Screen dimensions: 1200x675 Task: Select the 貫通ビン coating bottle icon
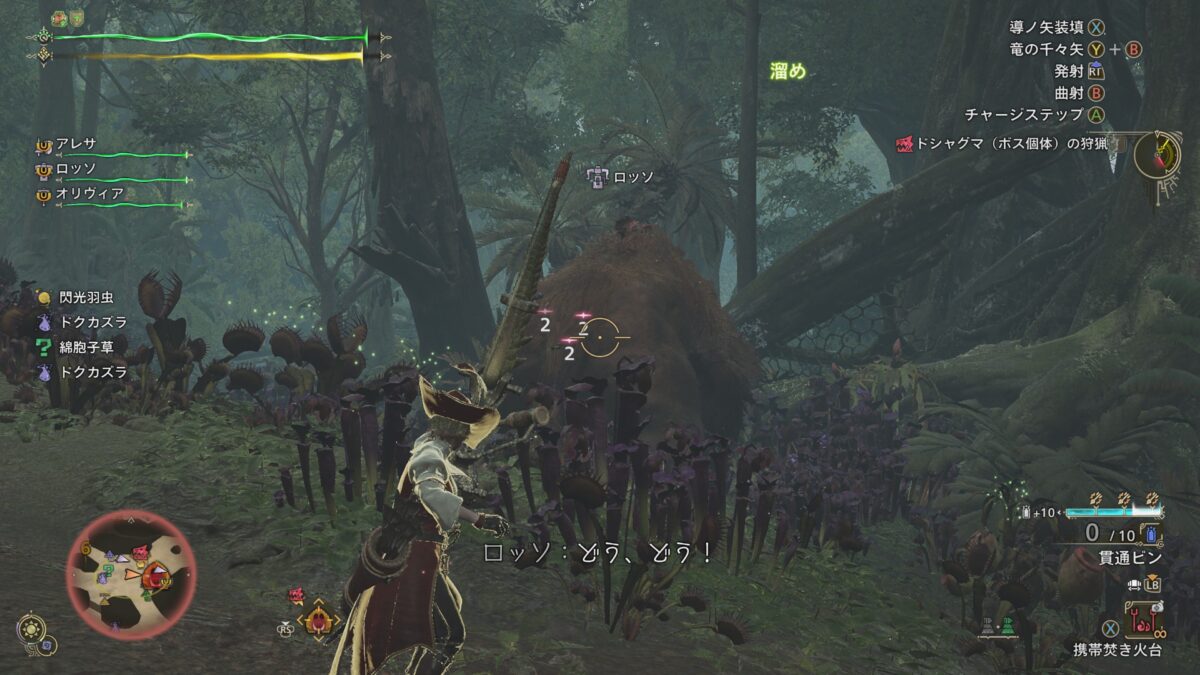click(x=1149, y=535)
